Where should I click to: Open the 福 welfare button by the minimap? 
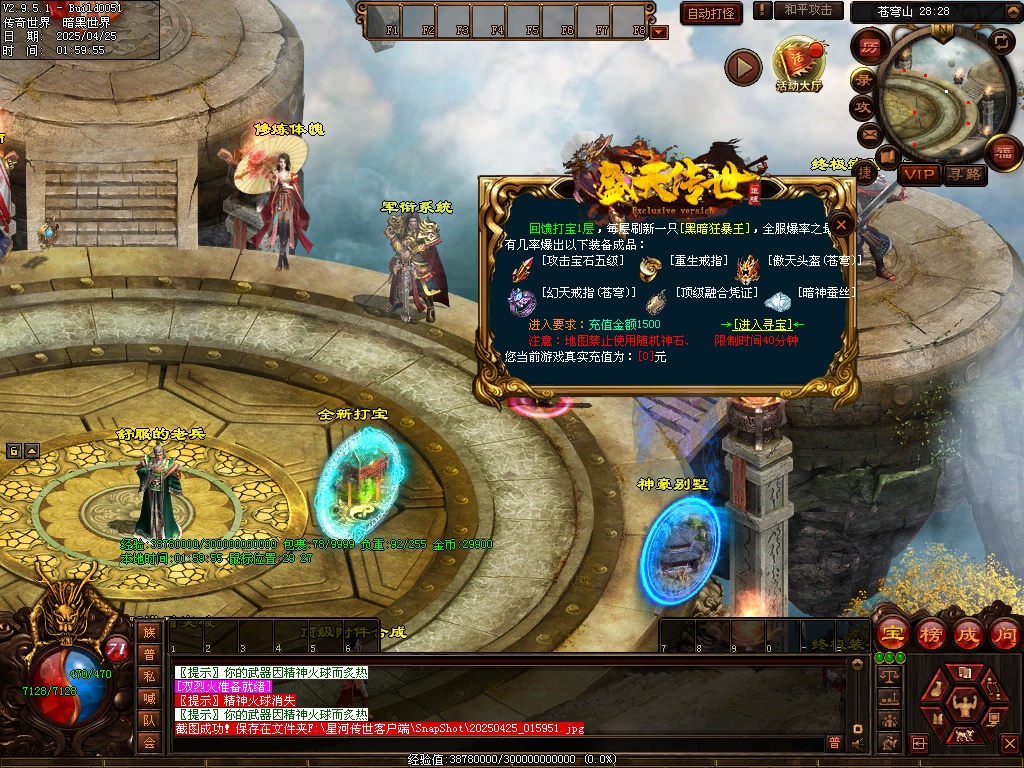coord(1001,153)
